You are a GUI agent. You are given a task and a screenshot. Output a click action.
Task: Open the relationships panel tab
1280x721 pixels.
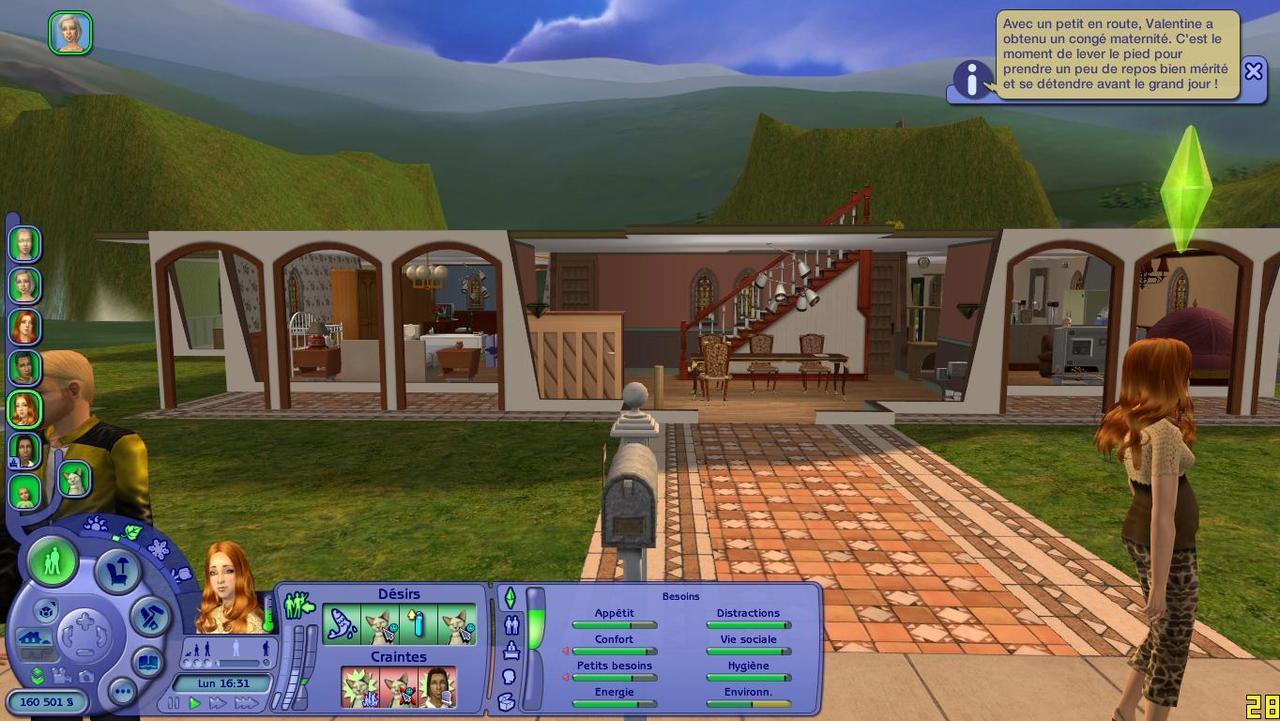pos(511,625)
